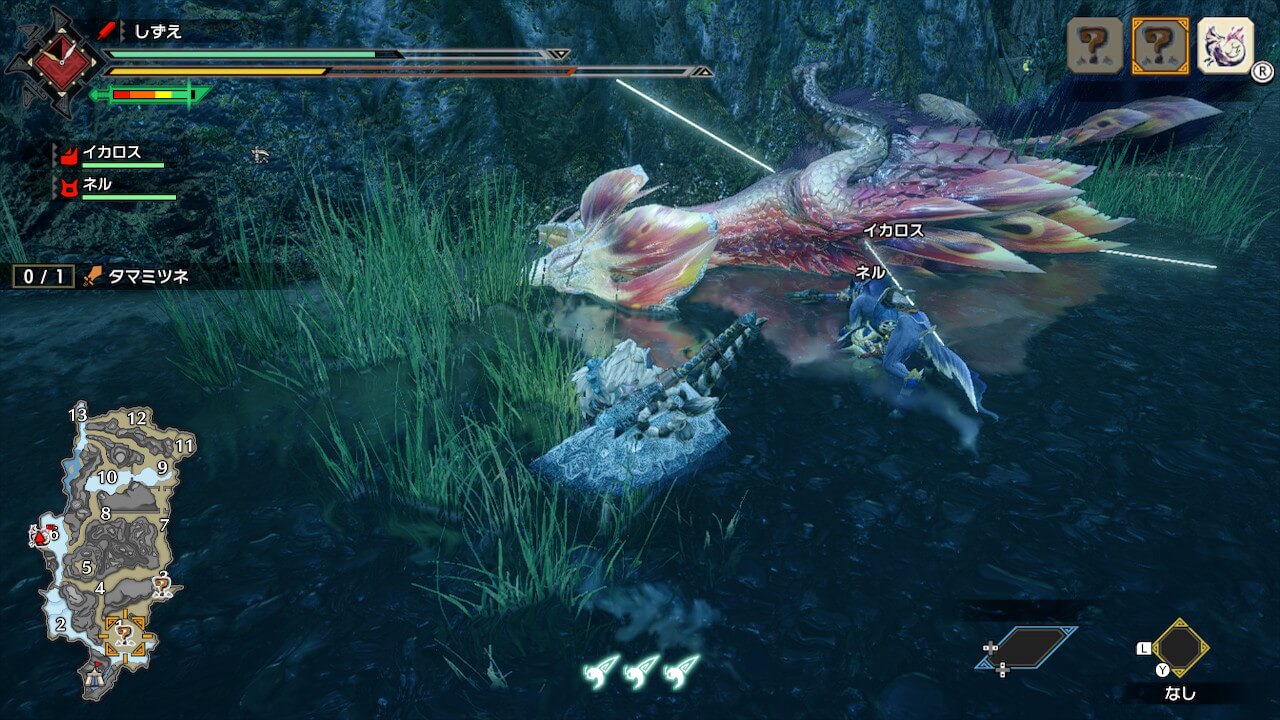Viewport: 1280px width, 720px height.
Task: Select party member ネル in the list
Action: (x=97, y=185)
